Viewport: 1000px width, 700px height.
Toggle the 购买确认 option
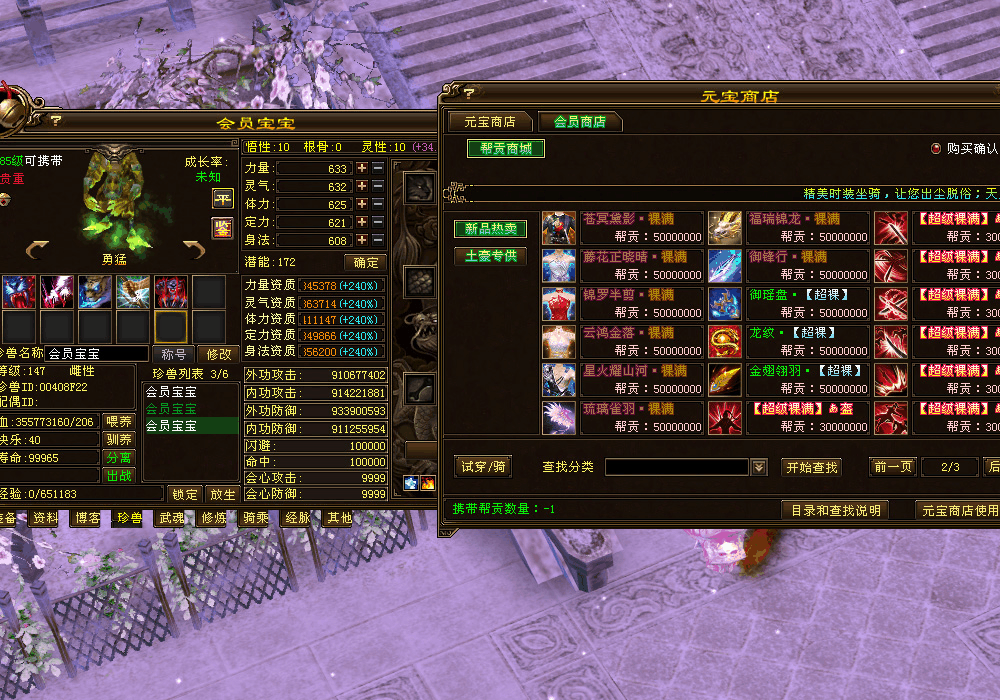(x=936, y=148)
